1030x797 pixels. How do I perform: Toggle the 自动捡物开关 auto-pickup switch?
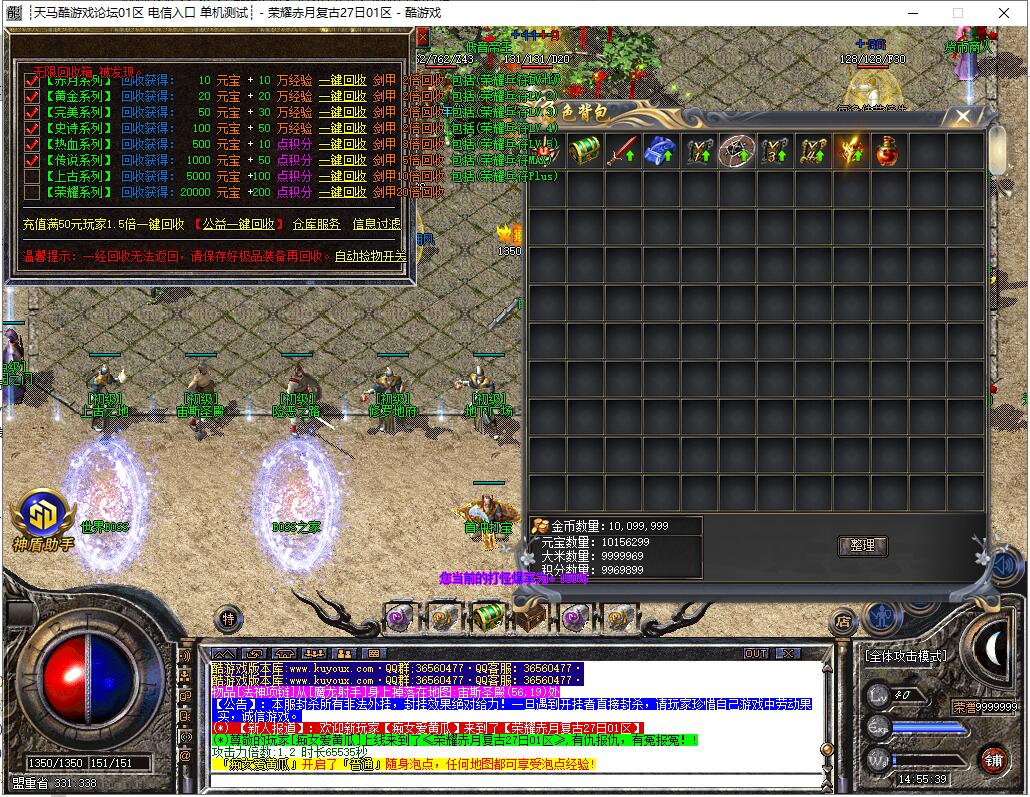coord(370,256)
